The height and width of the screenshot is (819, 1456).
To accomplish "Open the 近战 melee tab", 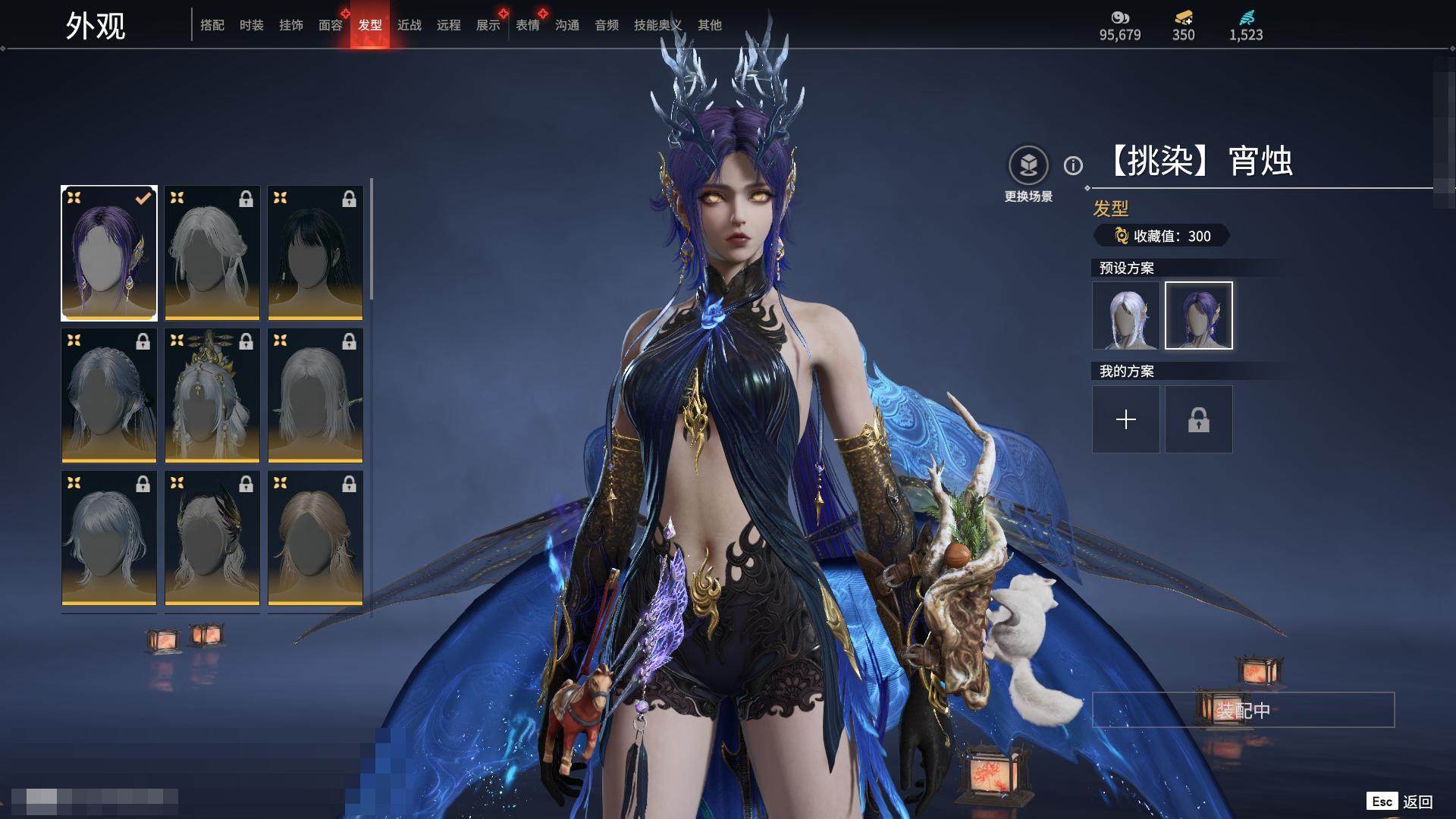I will point(409,25).
